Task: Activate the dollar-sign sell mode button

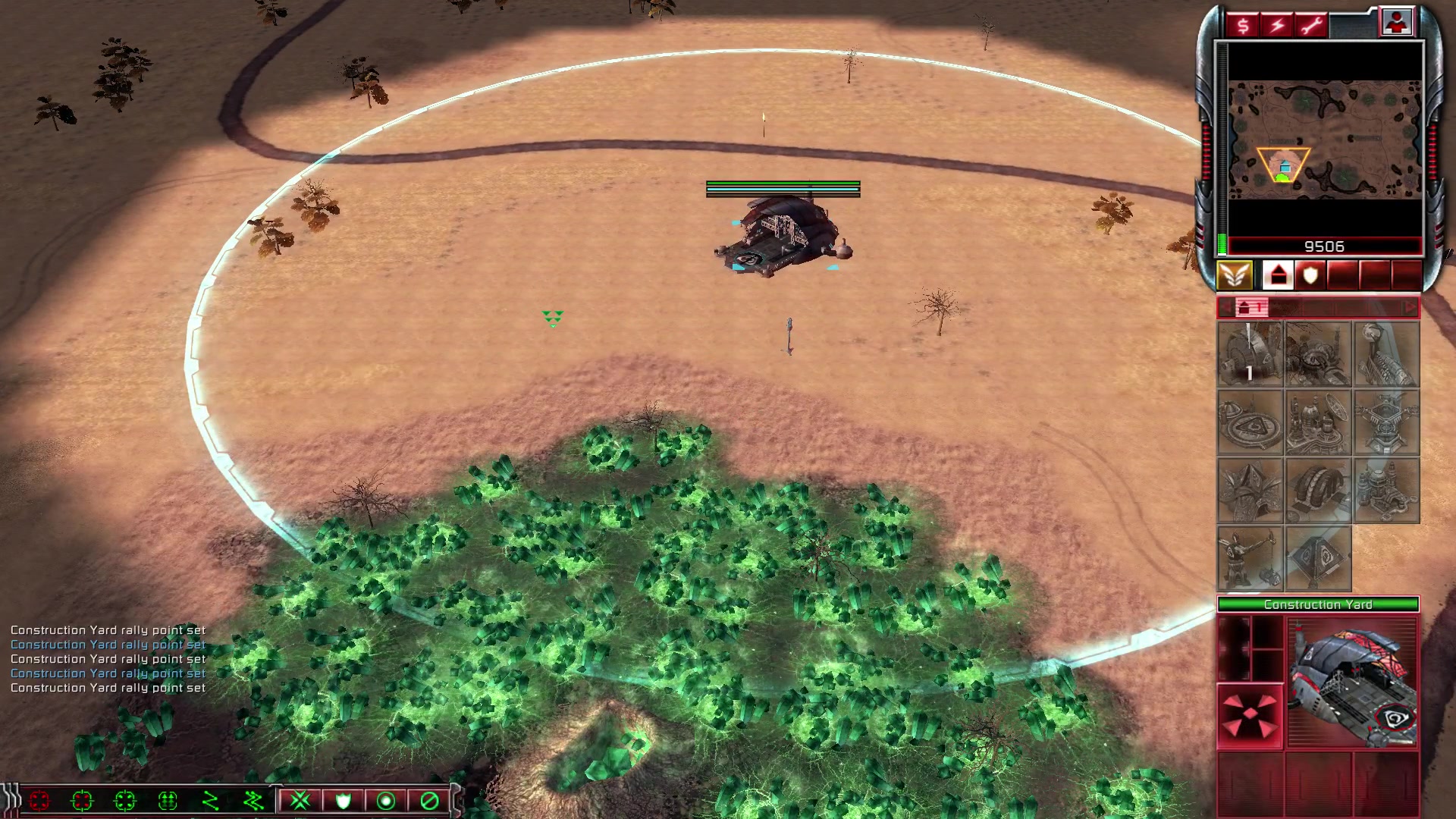Action: tap(1242, 26)
